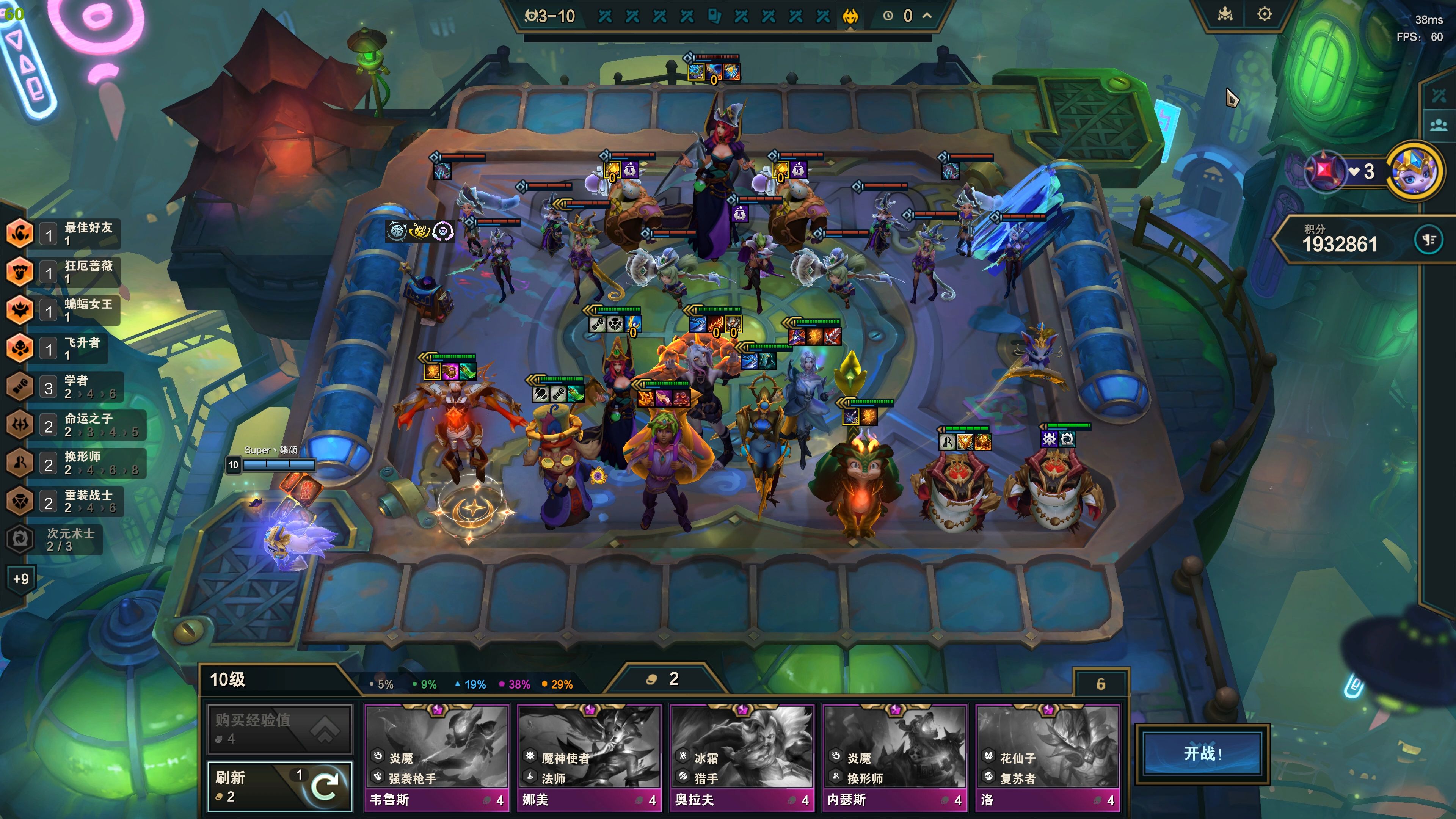1456x819 pixels.
Task: Select the 奥拉夫 shop card
Action: [x=742, y=758]
